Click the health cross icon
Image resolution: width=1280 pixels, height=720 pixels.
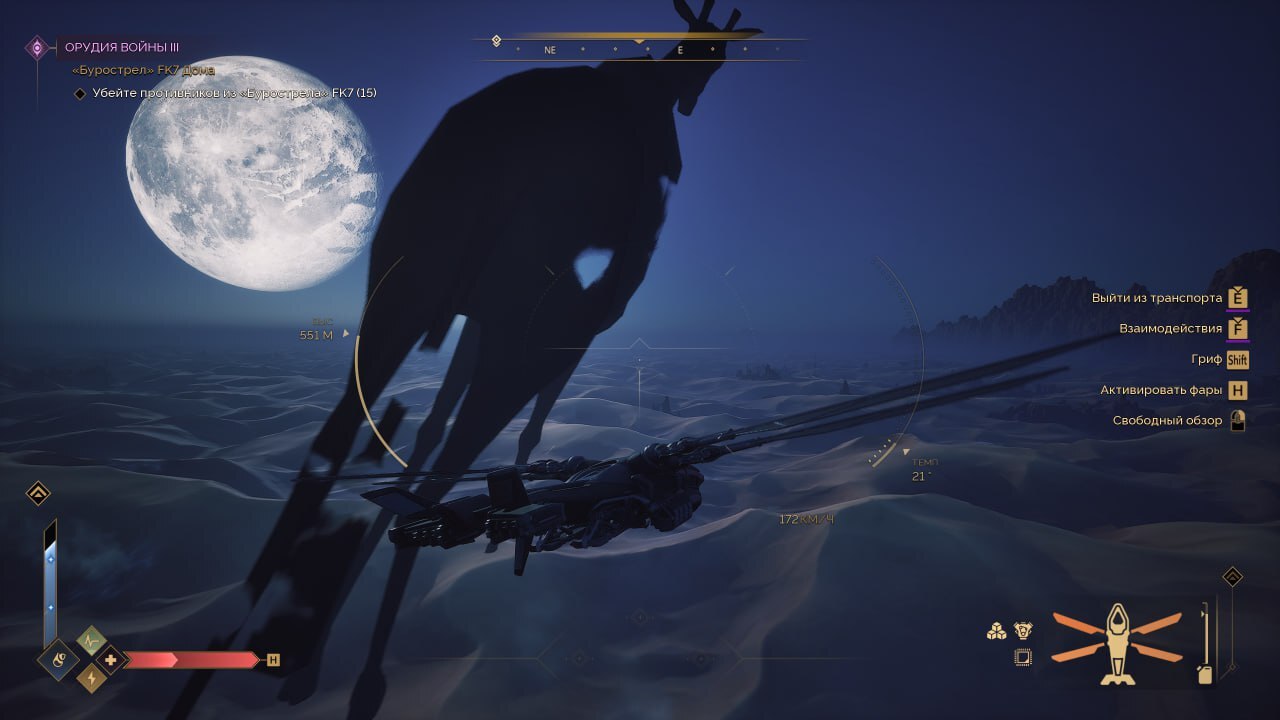click(111, 660)
